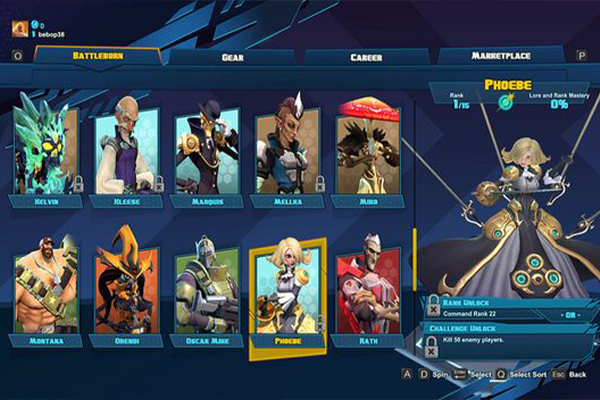This screenshot has width=600, height=400.
Task: Switch to the Battleborn tab
Action: click(x=97, y=56)
